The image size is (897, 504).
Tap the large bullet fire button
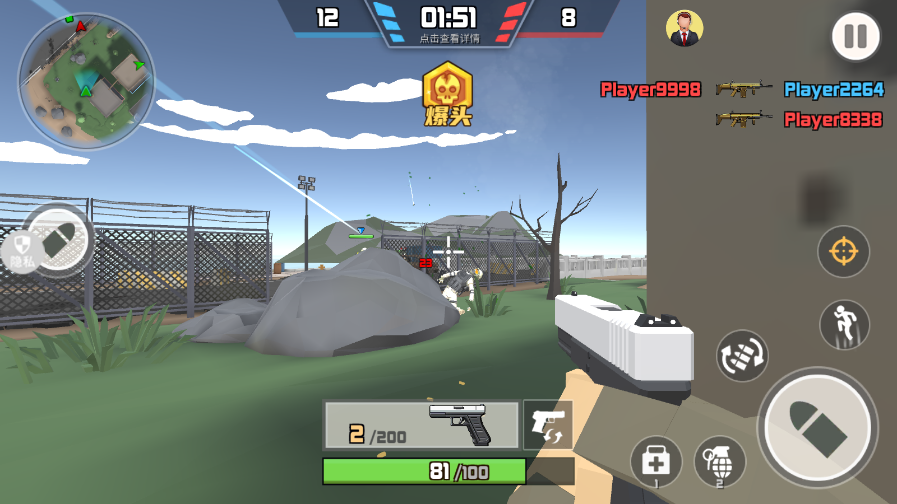[x=817, y=428]
